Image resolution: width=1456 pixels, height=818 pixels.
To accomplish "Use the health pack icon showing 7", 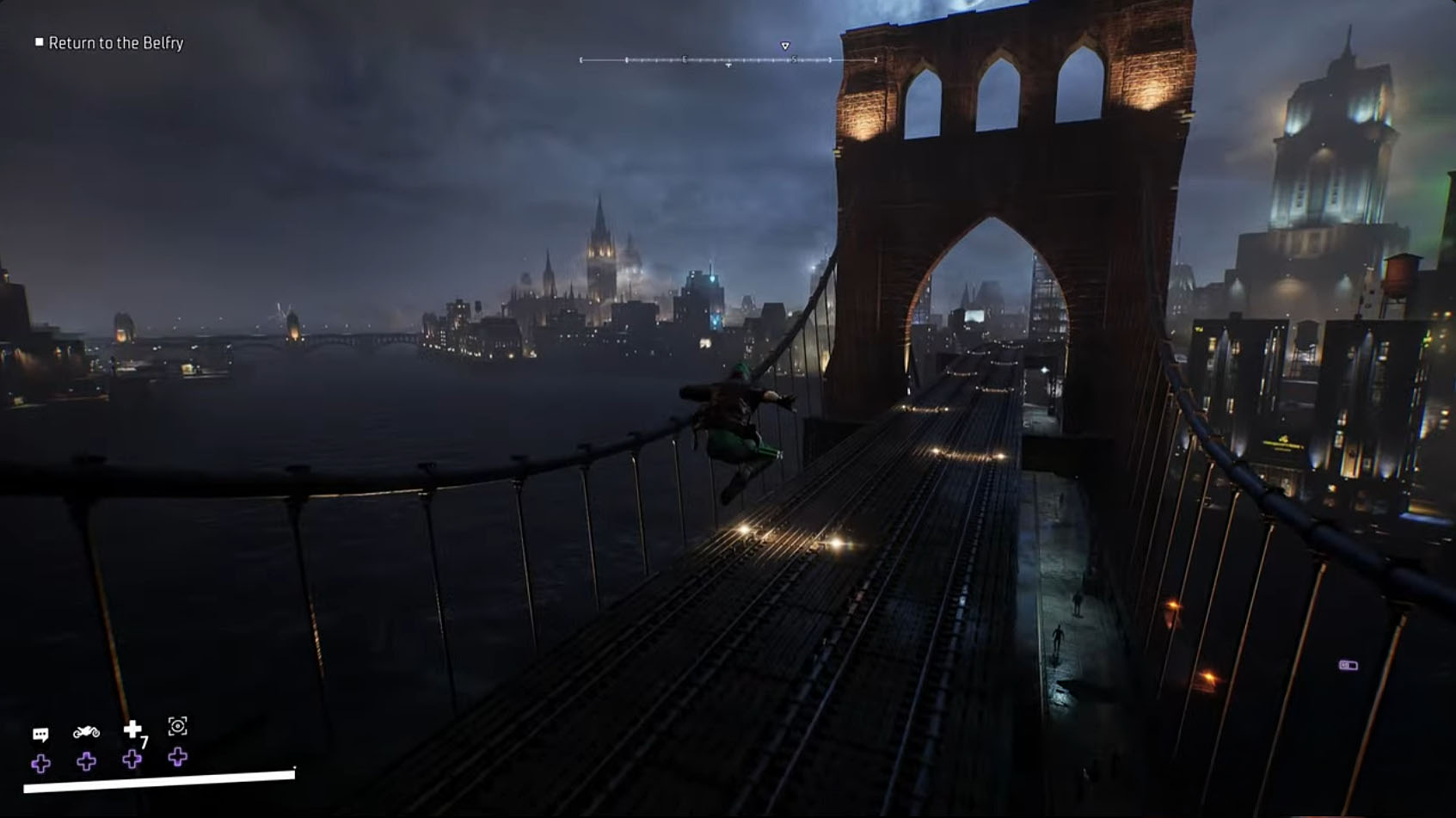I will tap(131, 727).
